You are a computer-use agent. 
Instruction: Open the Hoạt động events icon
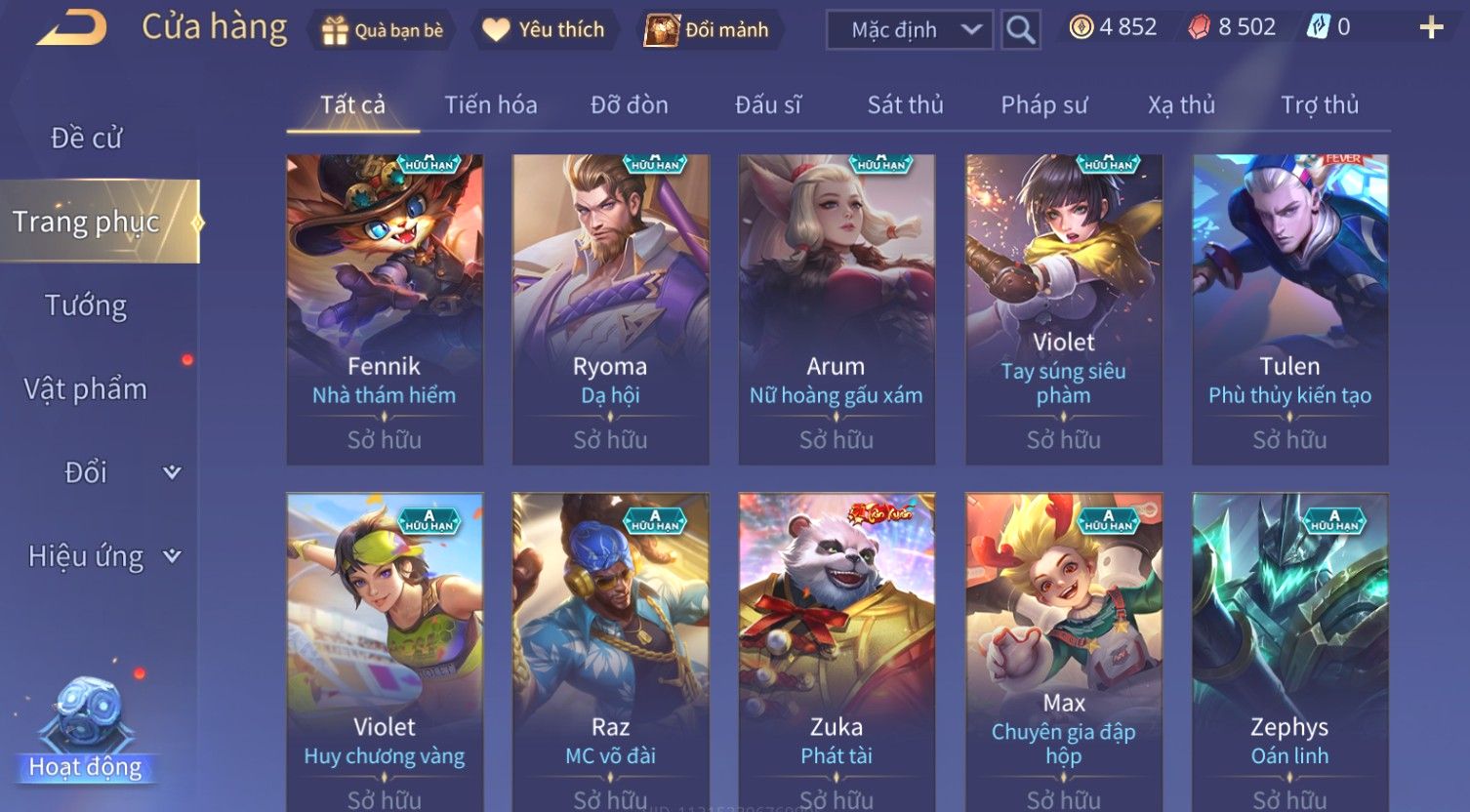tap(86, 732)
